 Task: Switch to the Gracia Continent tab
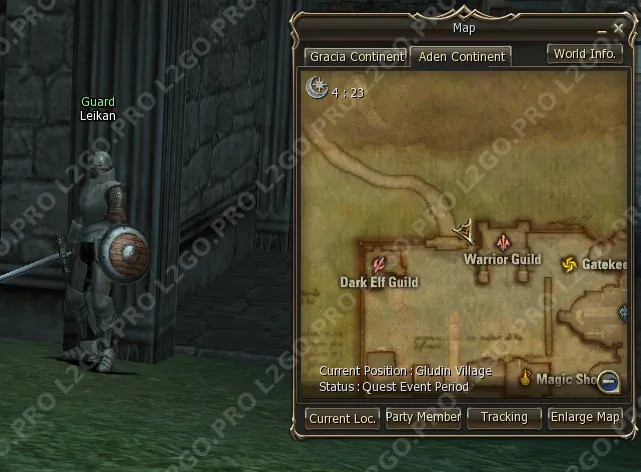coord(356,57)
